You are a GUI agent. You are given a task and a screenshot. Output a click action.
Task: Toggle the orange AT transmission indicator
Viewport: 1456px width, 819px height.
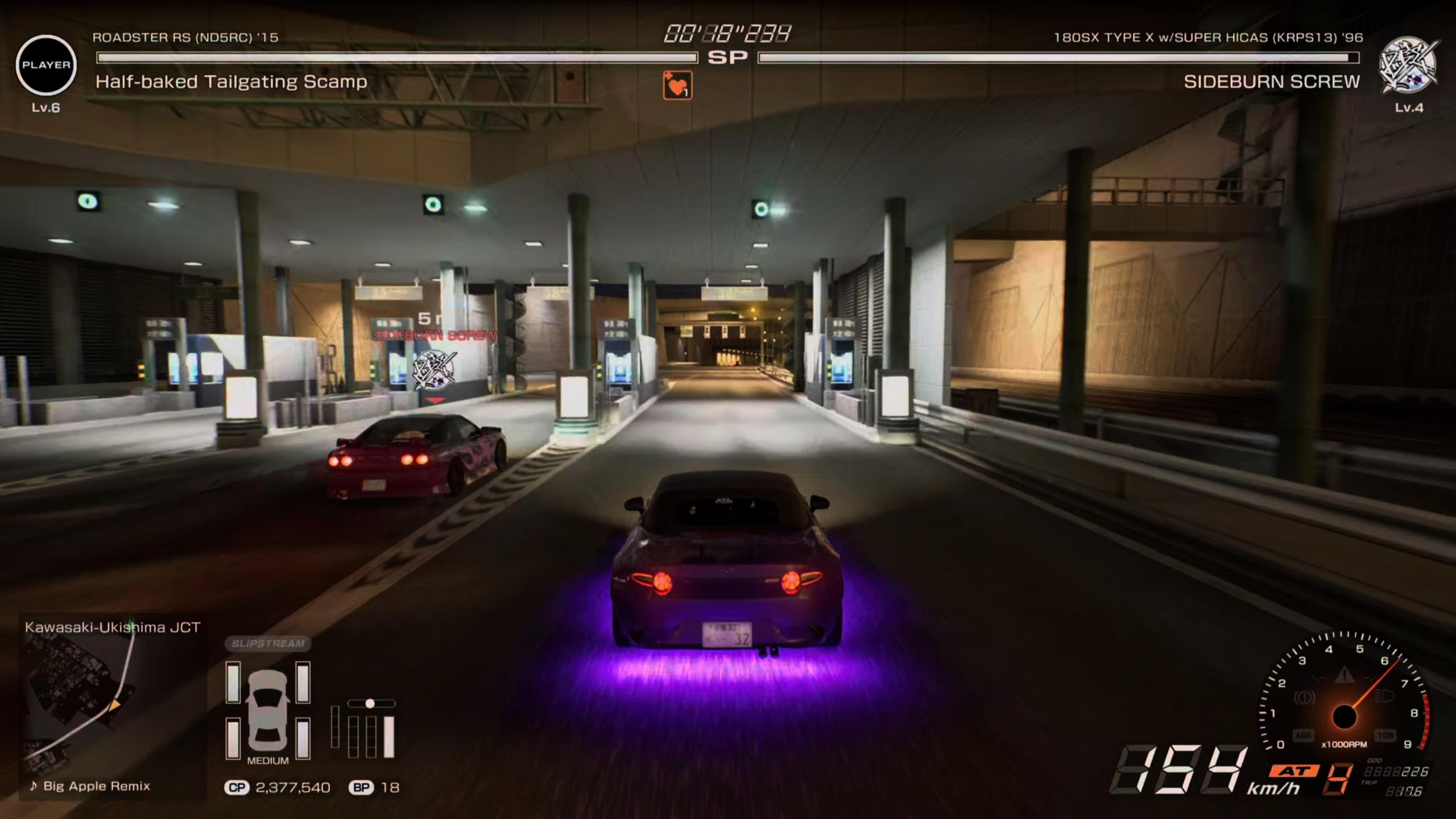1294,771
